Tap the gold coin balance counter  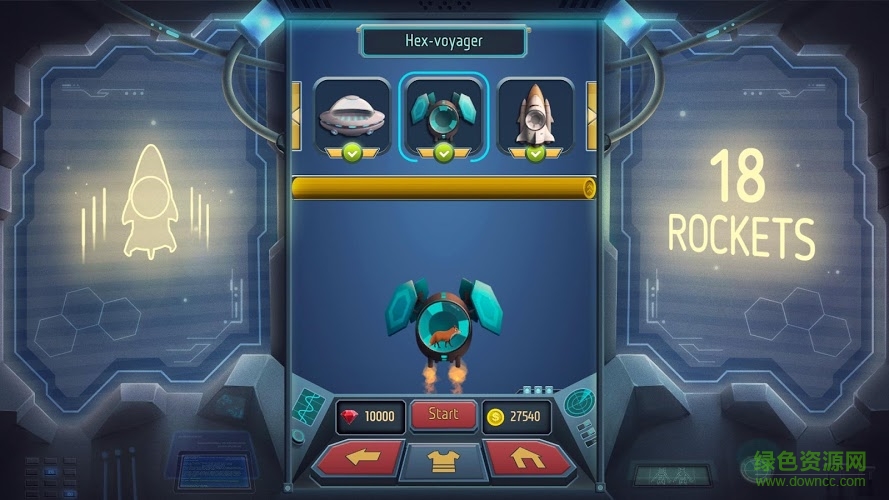click(516, 417)
